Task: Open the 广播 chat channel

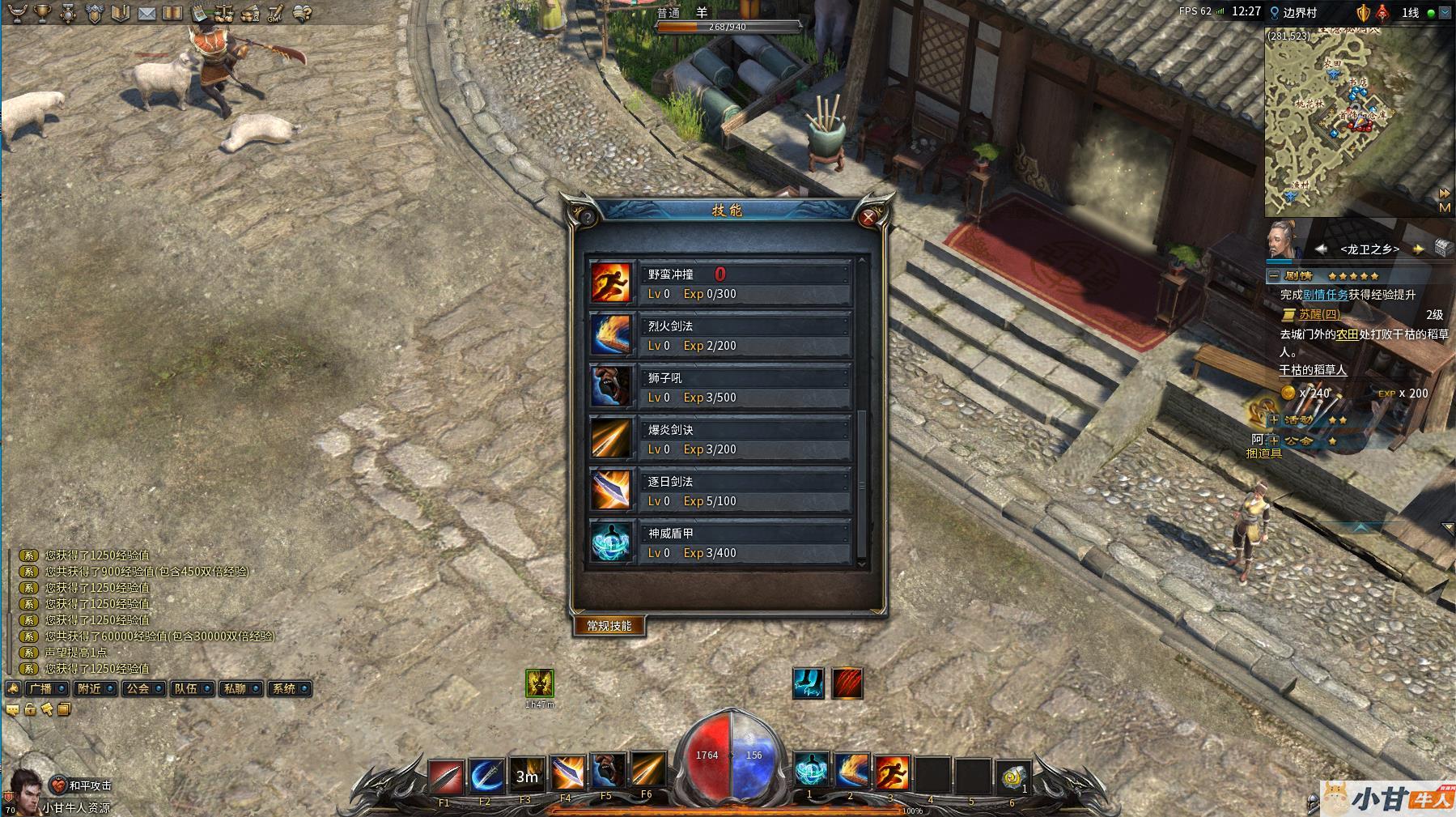Action: pos(45,689)
